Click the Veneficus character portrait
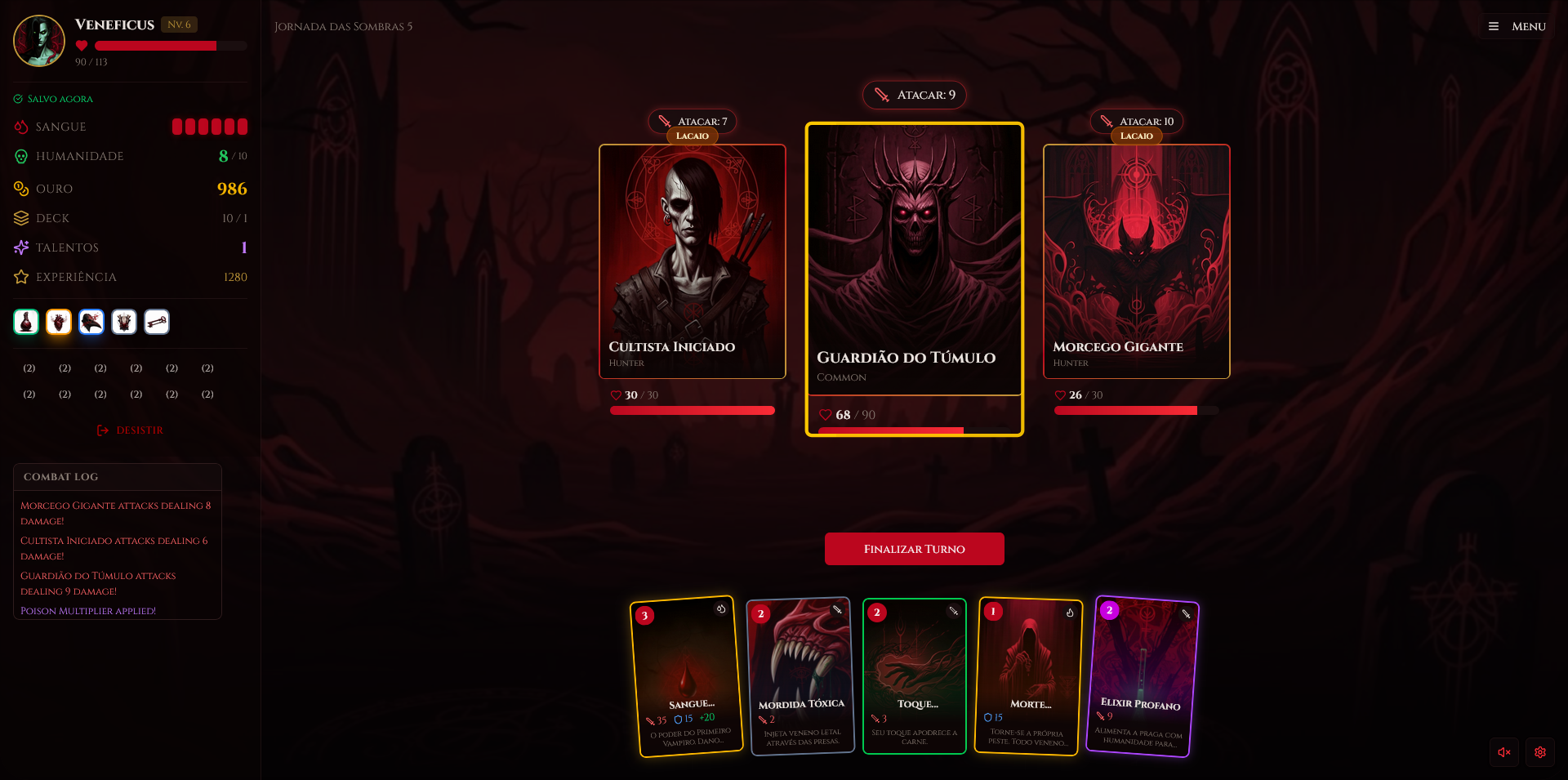This screenshot has height=780, width=1568. [39, 40]
